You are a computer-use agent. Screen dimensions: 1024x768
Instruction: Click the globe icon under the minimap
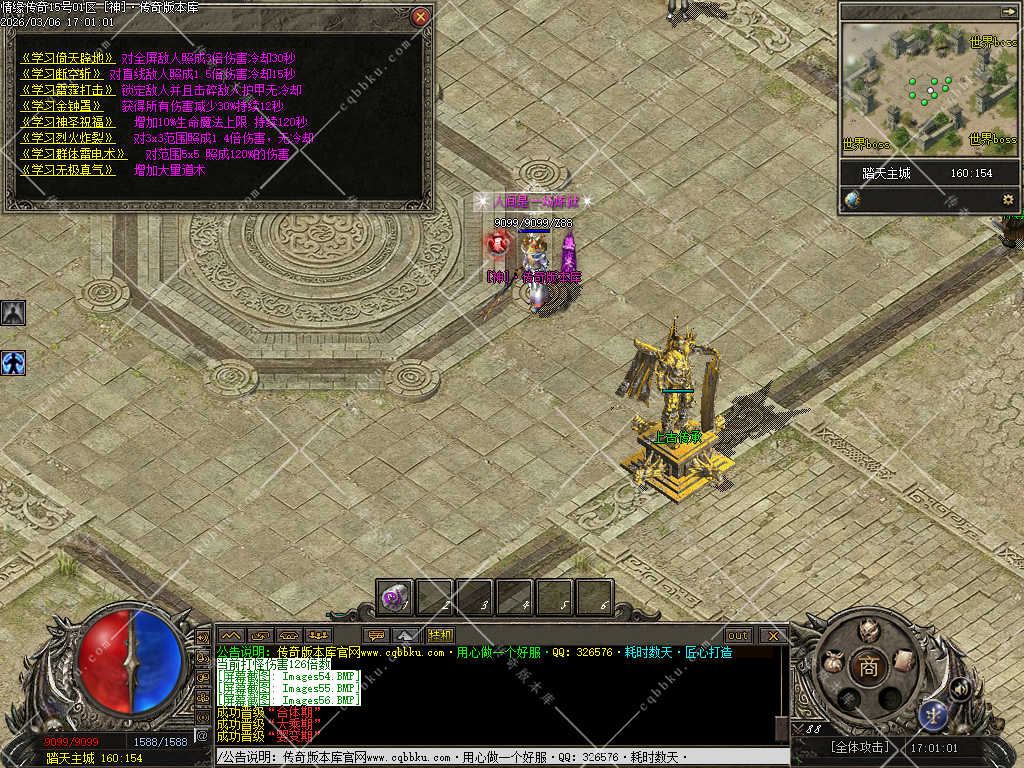click(852, 200)
